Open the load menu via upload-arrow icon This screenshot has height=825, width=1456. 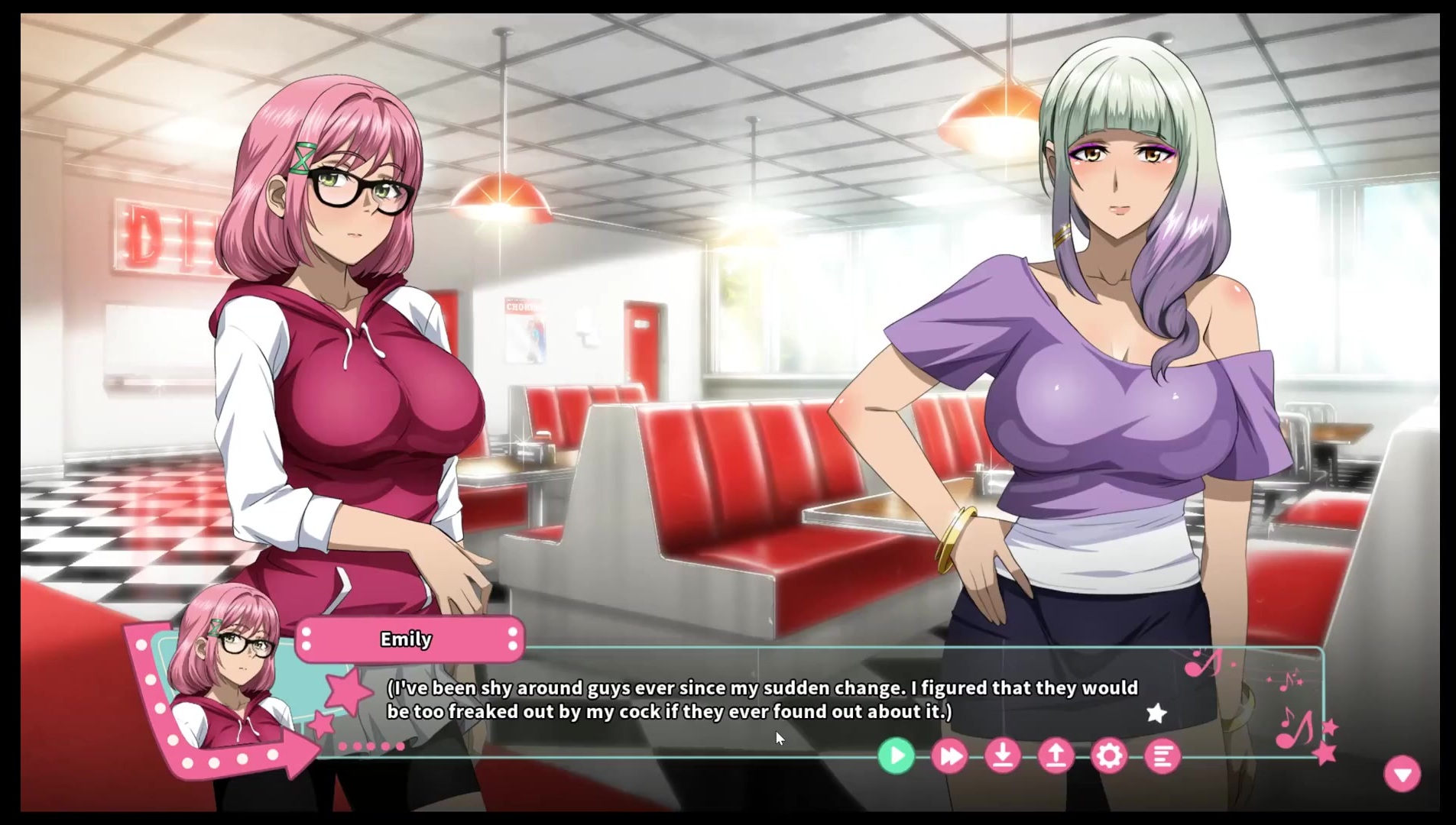point(1056,756)
